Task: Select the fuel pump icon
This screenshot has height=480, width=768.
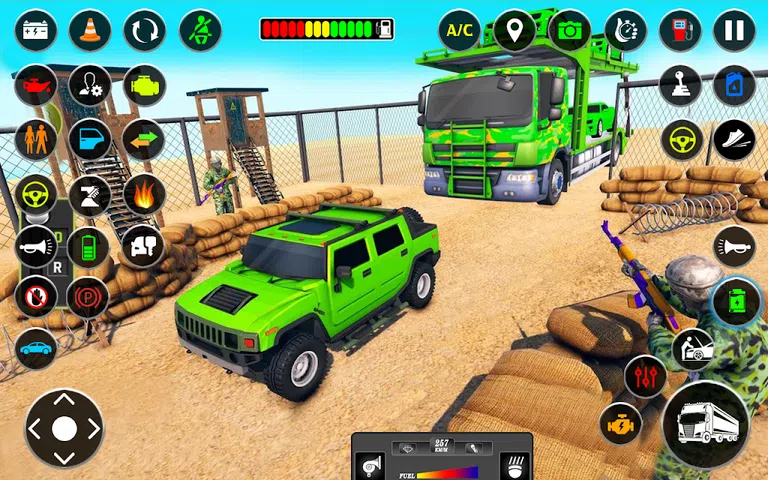Action: click(680, 31)
